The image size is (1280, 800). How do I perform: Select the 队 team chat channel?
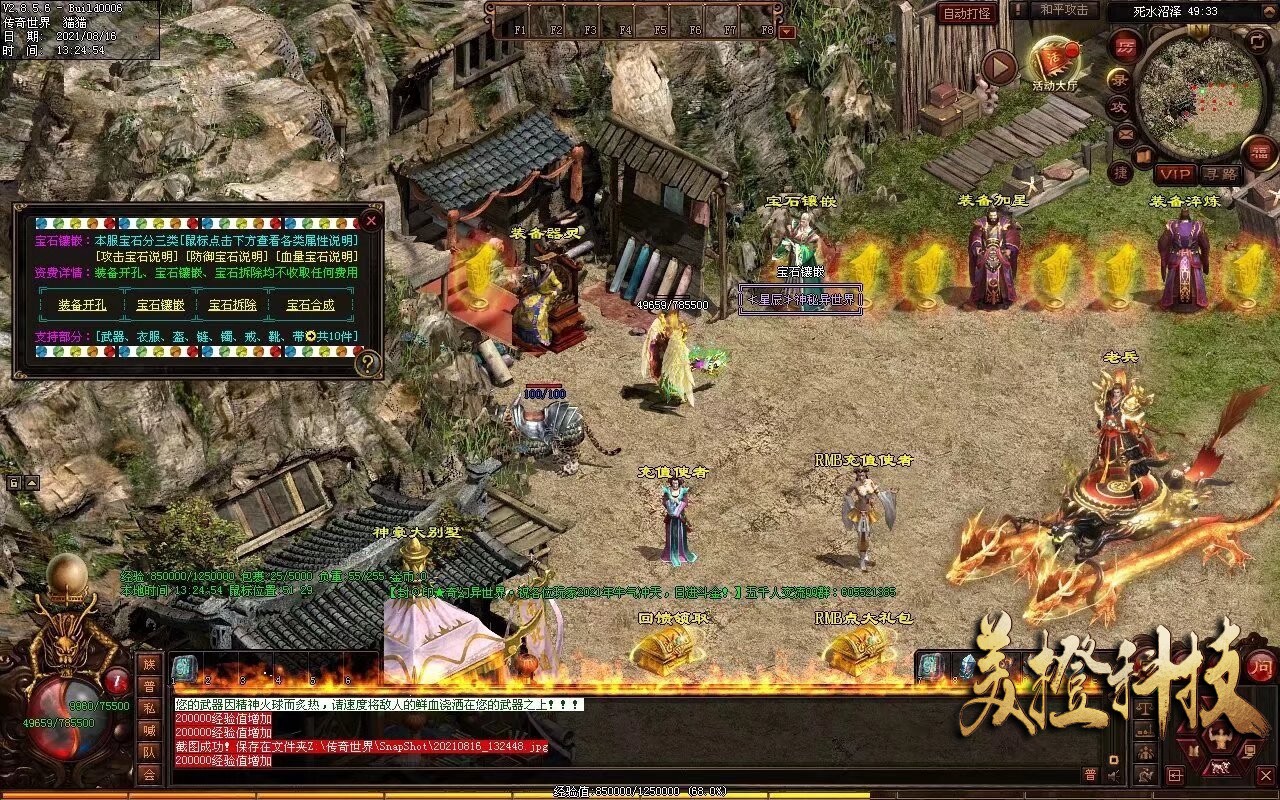[x=149, y=752]
